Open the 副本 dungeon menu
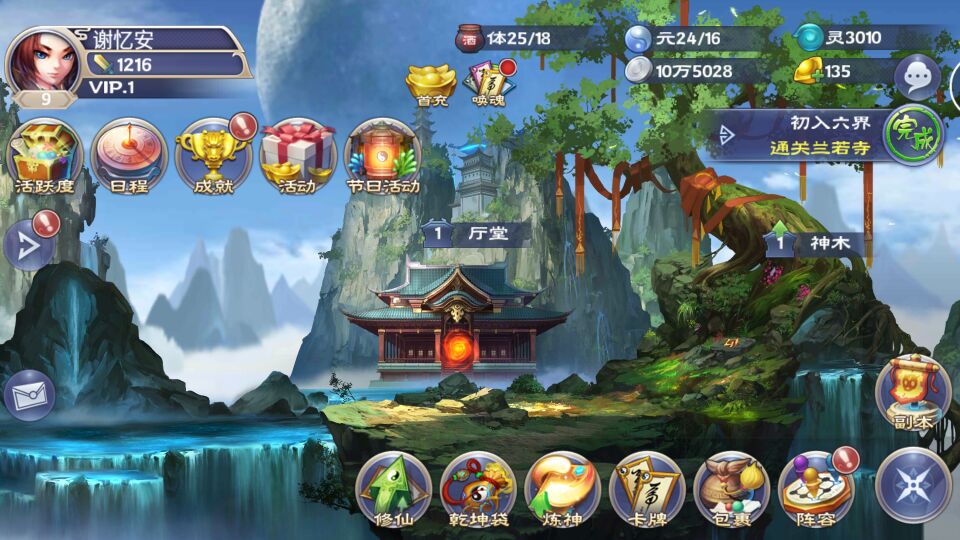The width and height of the screenshot is (960, 540). pos(913,392)
